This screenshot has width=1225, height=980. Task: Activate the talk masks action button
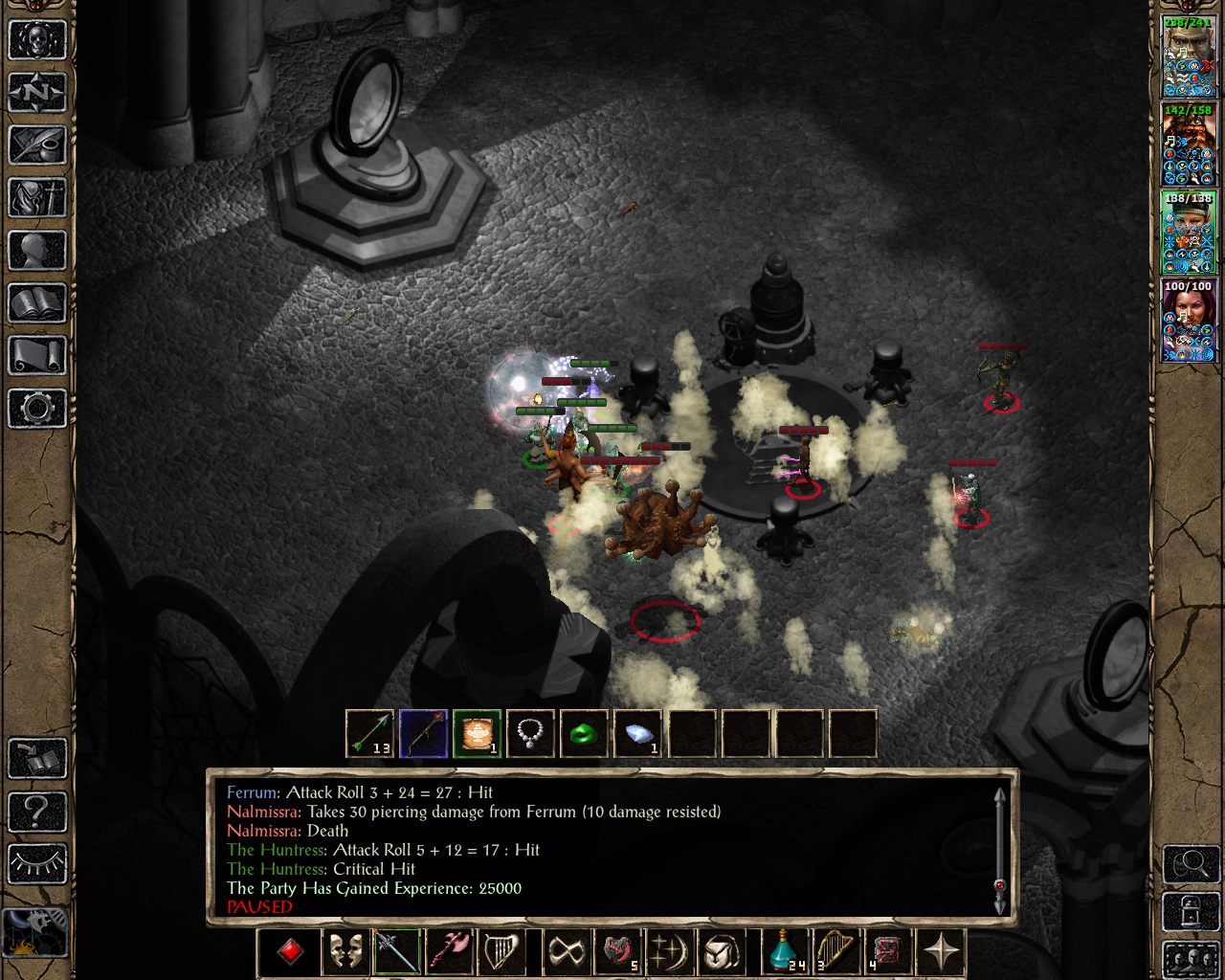[x=345, y=952]
